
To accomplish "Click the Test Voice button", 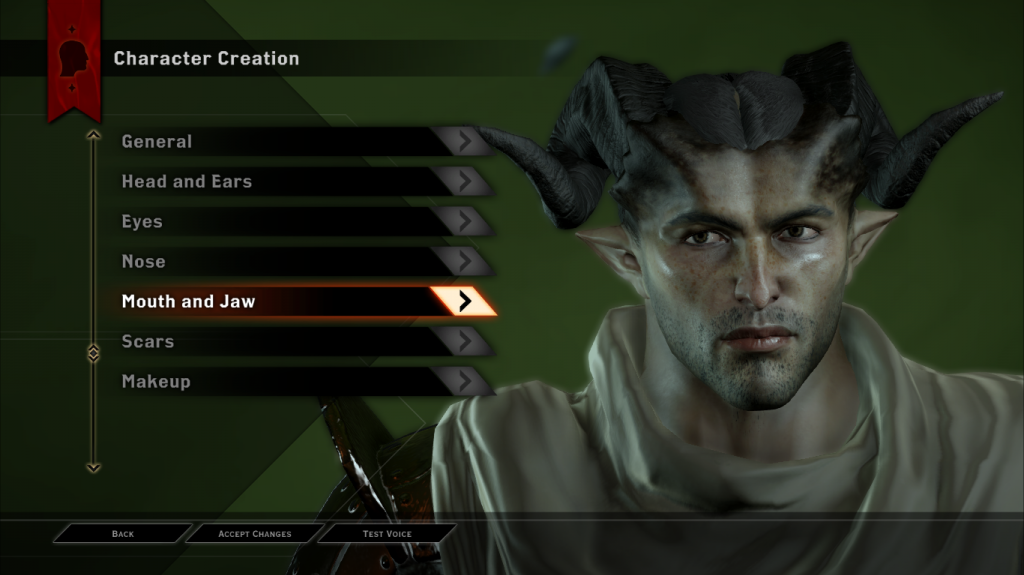I will tap(387, 534).
